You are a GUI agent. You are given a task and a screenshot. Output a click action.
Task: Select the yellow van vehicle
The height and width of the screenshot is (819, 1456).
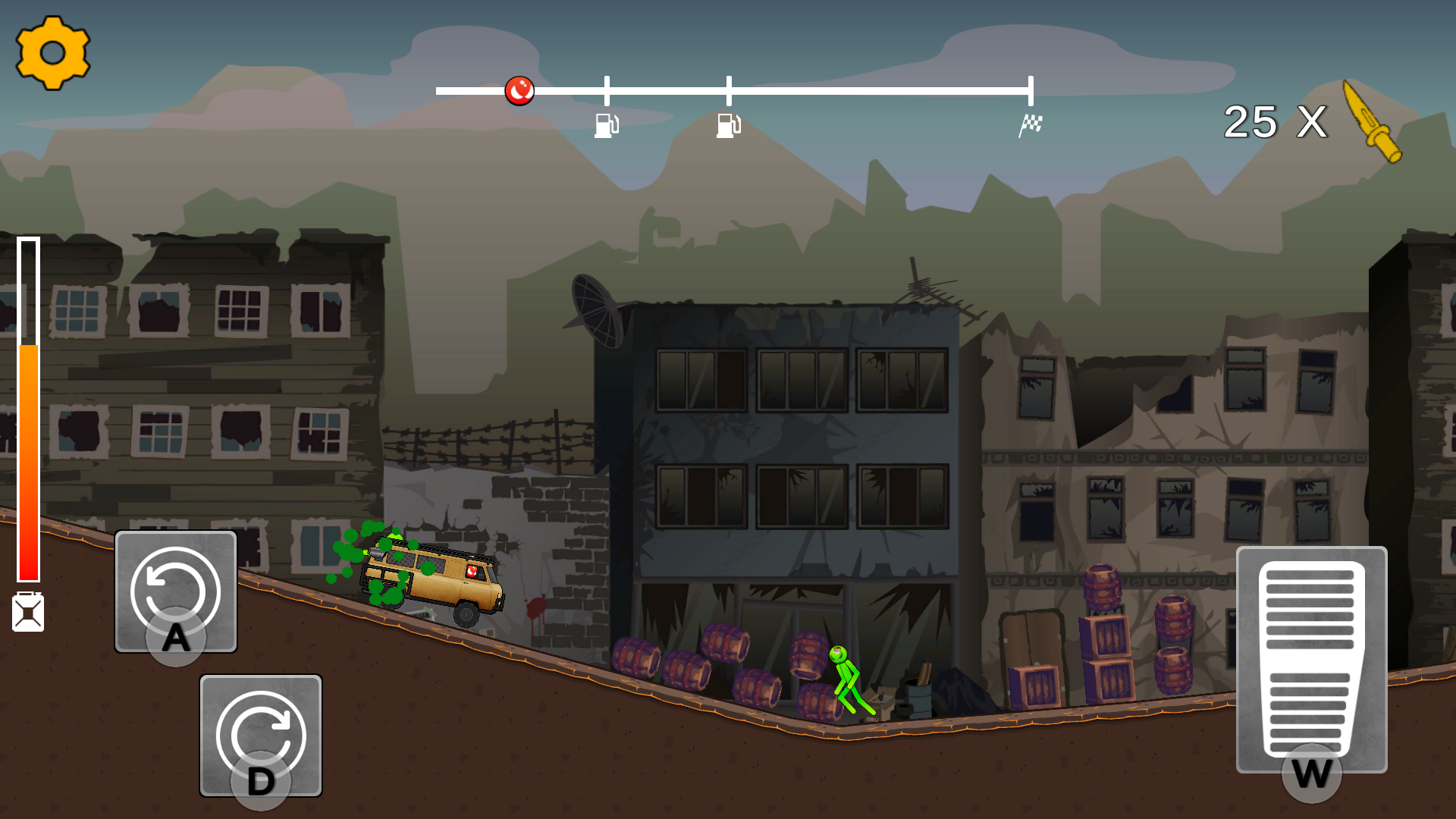pyautogui.click(x=436, y=580)
